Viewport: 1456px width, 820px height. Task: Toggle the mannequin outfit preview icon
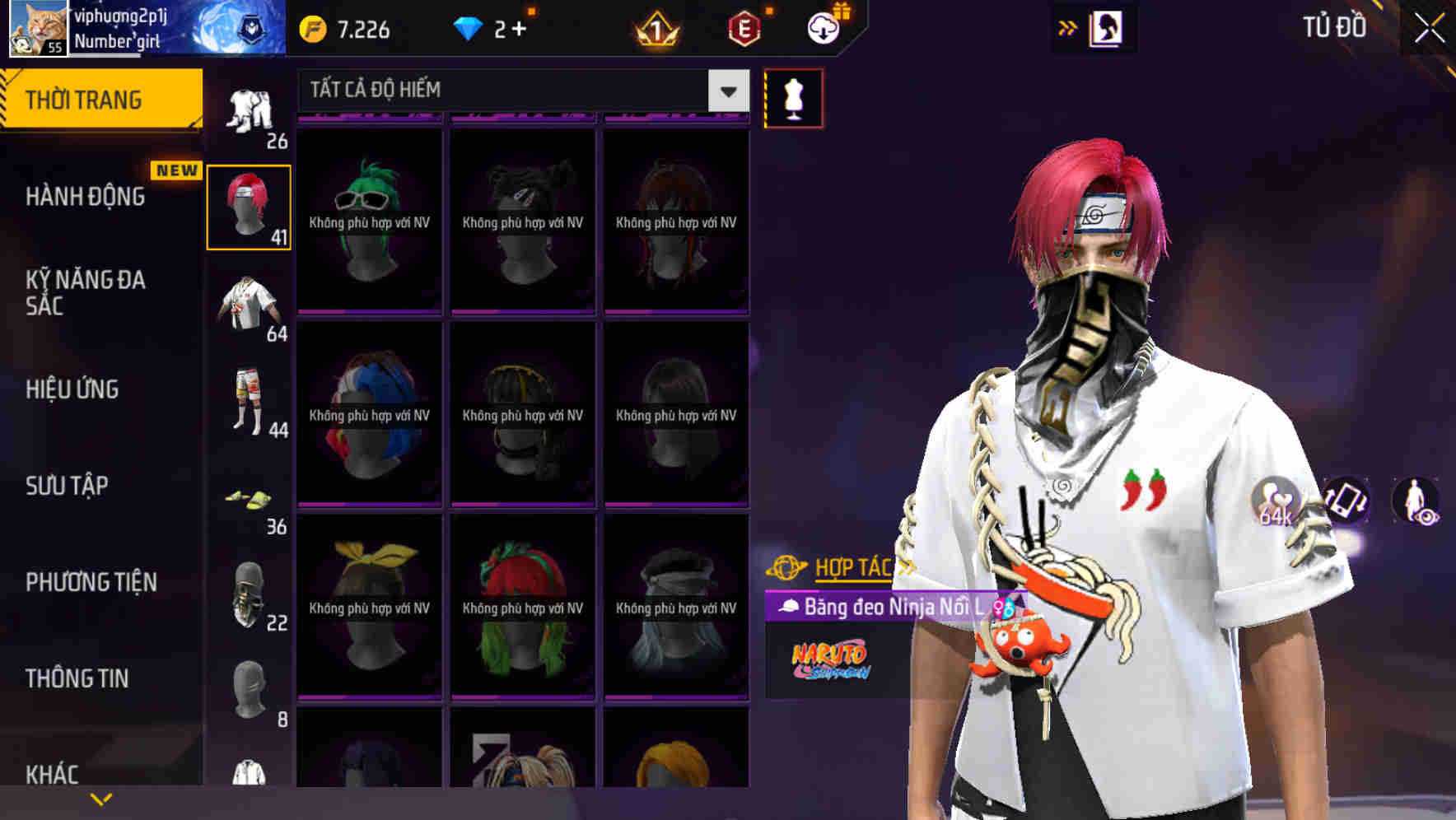[x=793, y=98]
